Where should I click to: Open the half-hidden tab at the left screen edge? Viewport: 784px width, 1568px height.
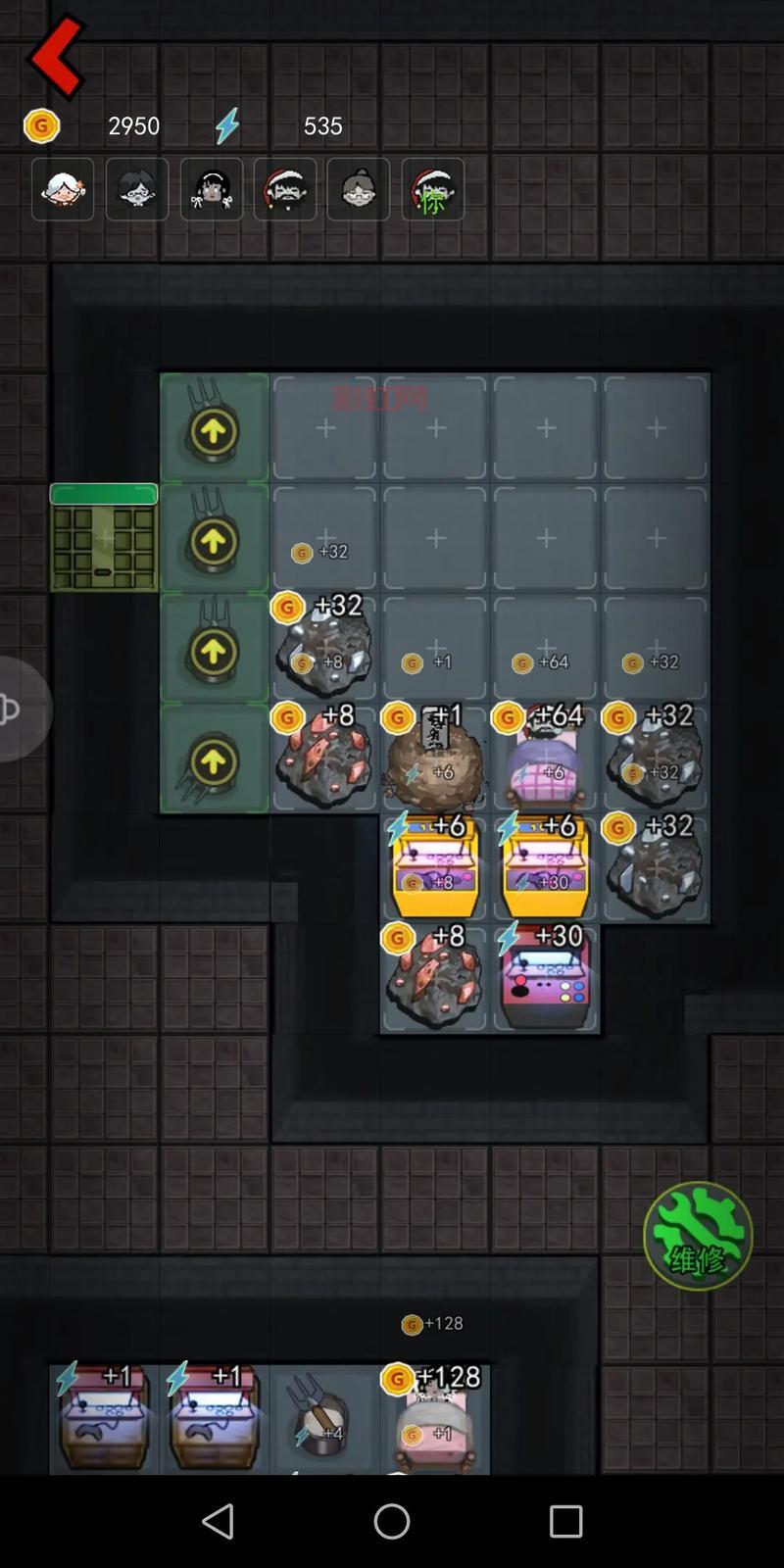point(20,709)
